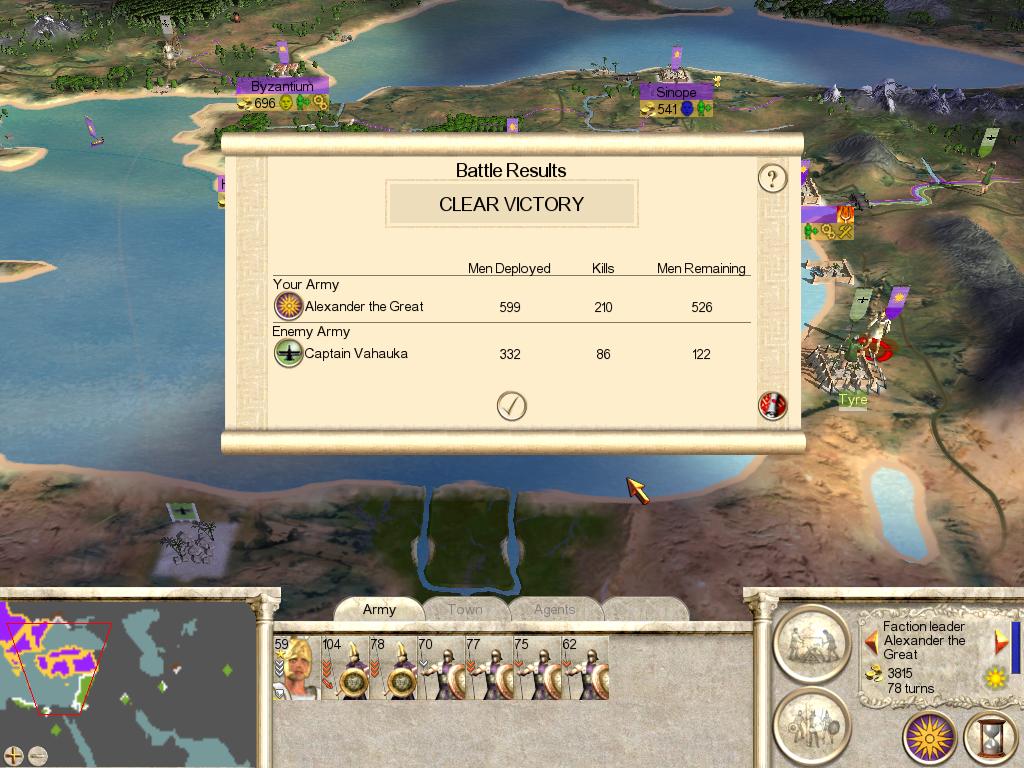Select the general's unit card with 59 men

(296, 667)
